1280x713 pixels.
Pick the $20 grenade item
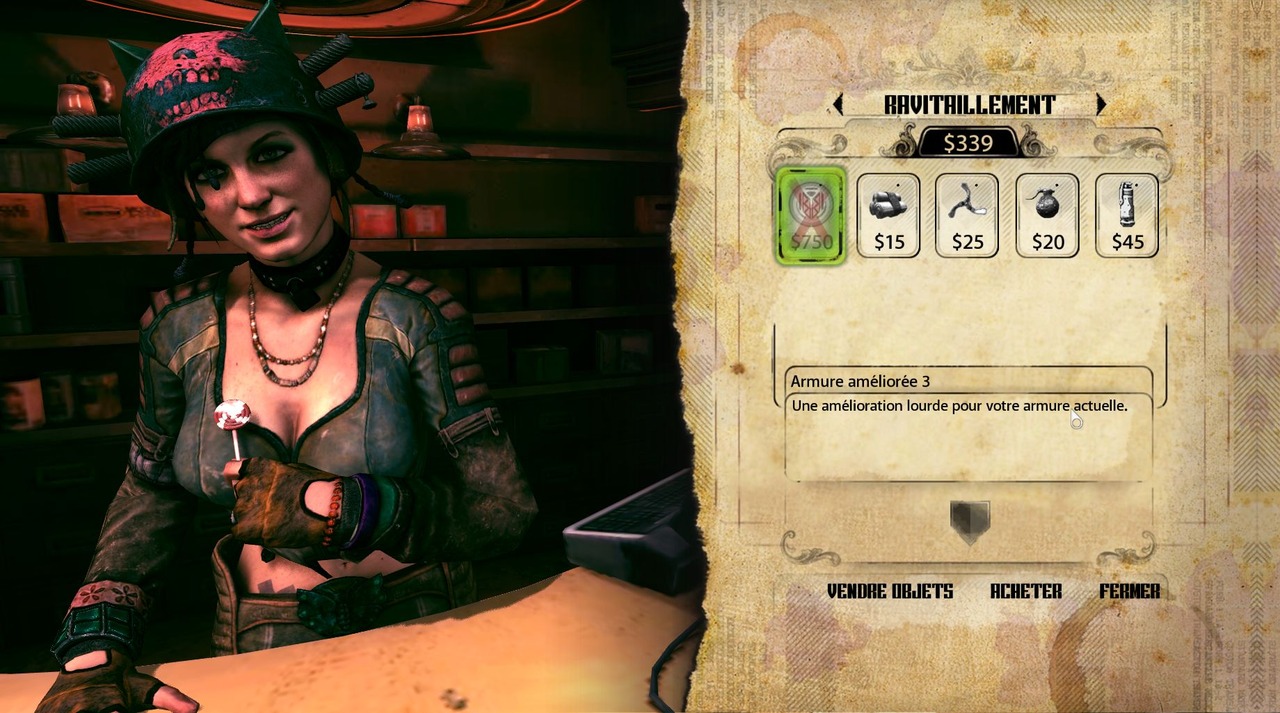click(1047, 215)
